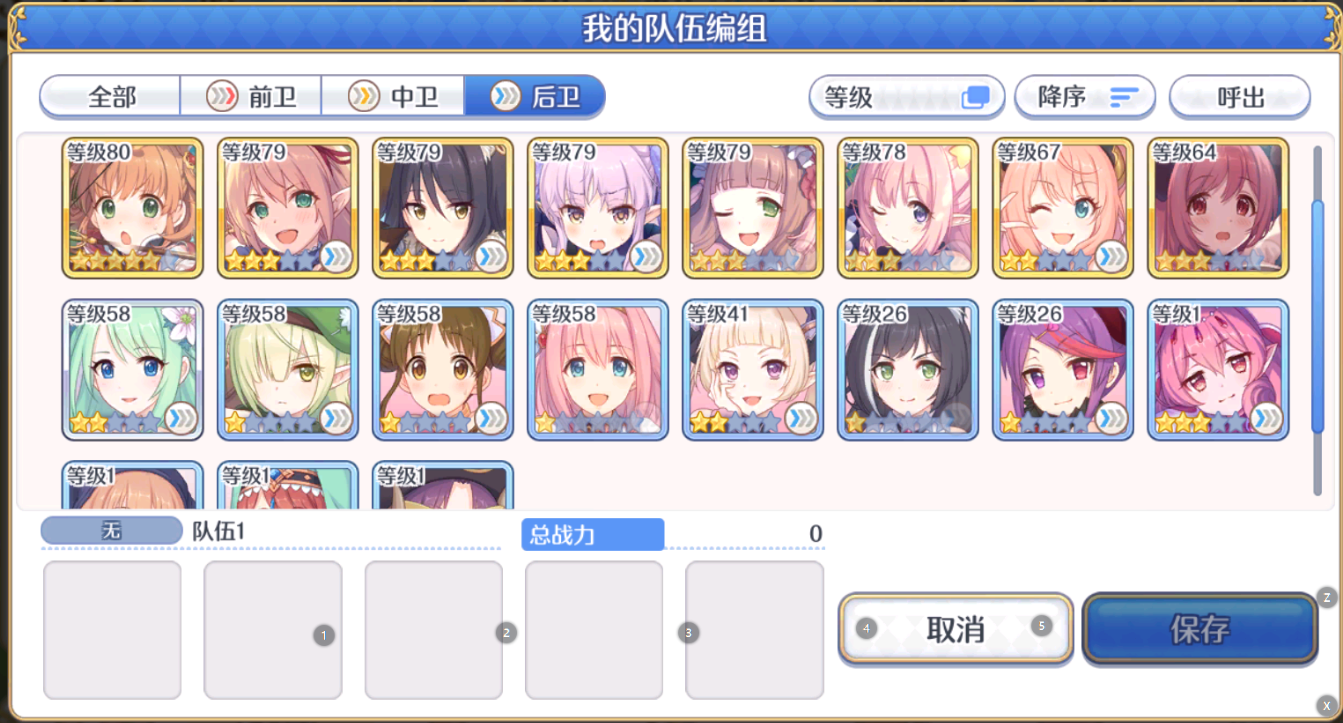Click the blue copy icon inside the 等级 button
This screenshot has width=1343, height=723.
click(975, 96)
